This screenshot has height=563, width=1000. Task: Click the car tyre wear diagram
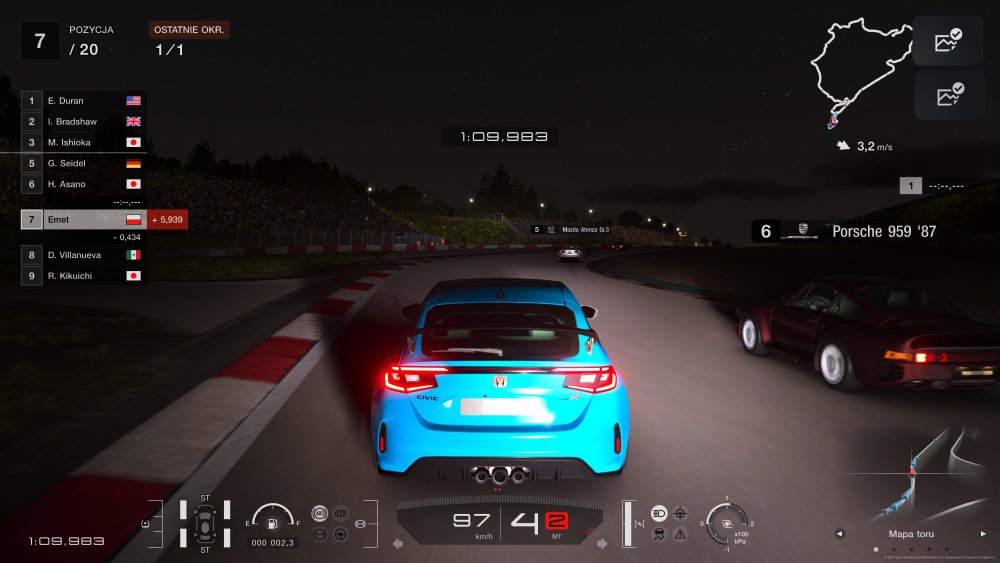205,523
